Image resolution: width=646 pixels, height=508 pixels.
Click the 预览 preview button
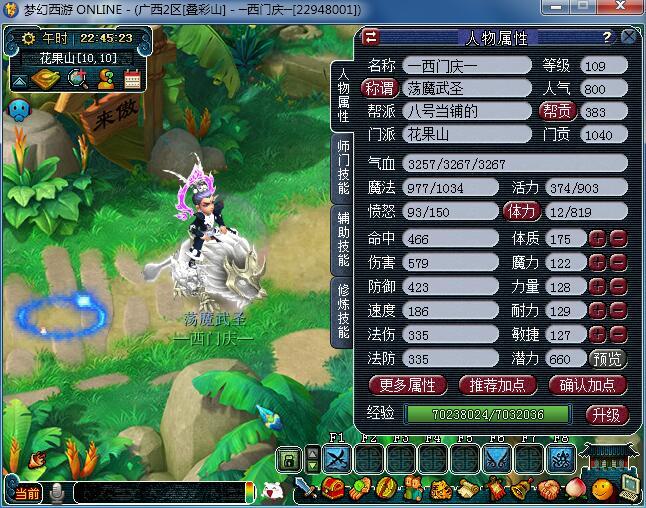pyautogui.click(x=608, y=358)
